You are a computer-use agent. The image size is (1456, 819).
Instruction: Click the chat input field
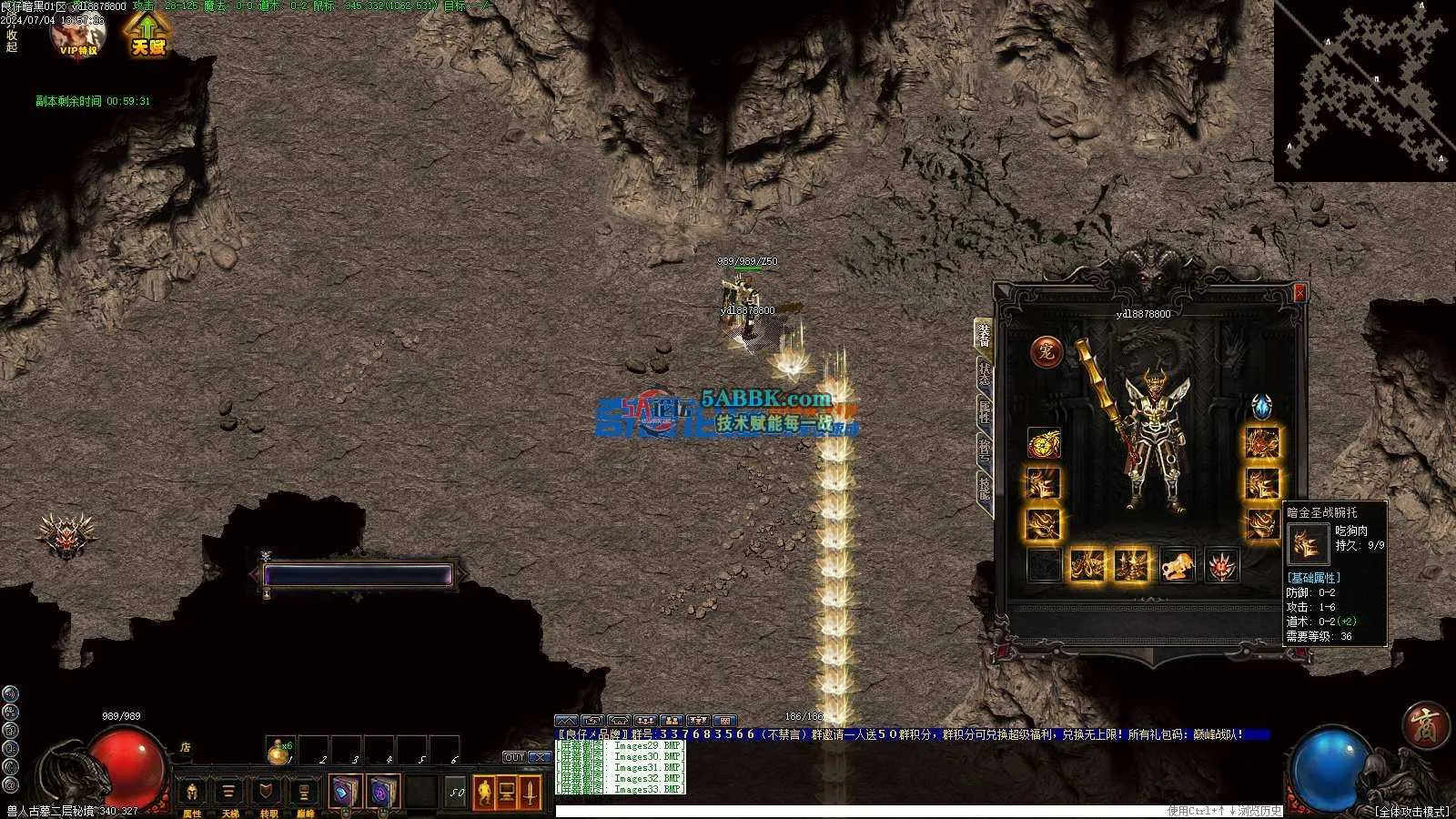[x=855, y=811]
